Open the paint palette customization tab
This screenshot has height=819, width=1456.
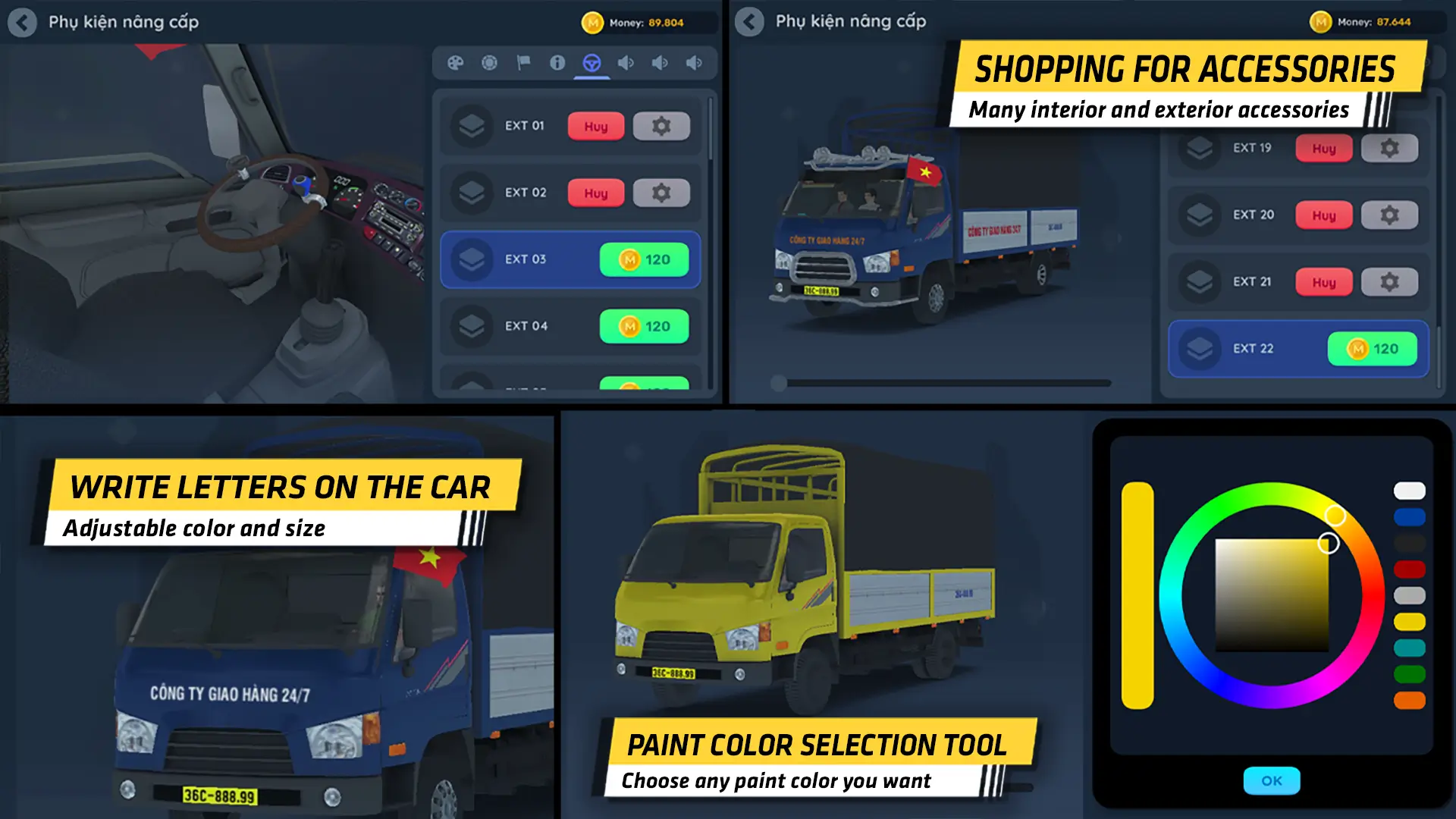(x=456, y=64)
